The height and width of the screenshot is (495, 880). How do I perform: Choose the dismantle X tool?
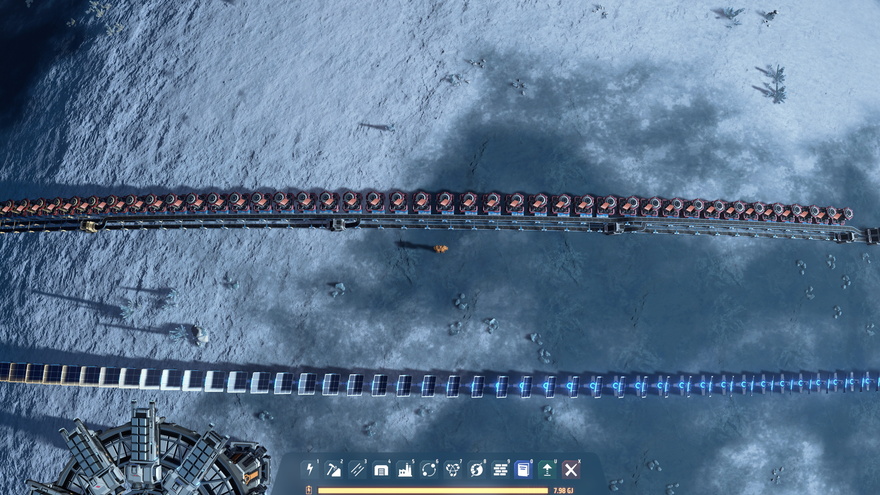pos(571,469)
